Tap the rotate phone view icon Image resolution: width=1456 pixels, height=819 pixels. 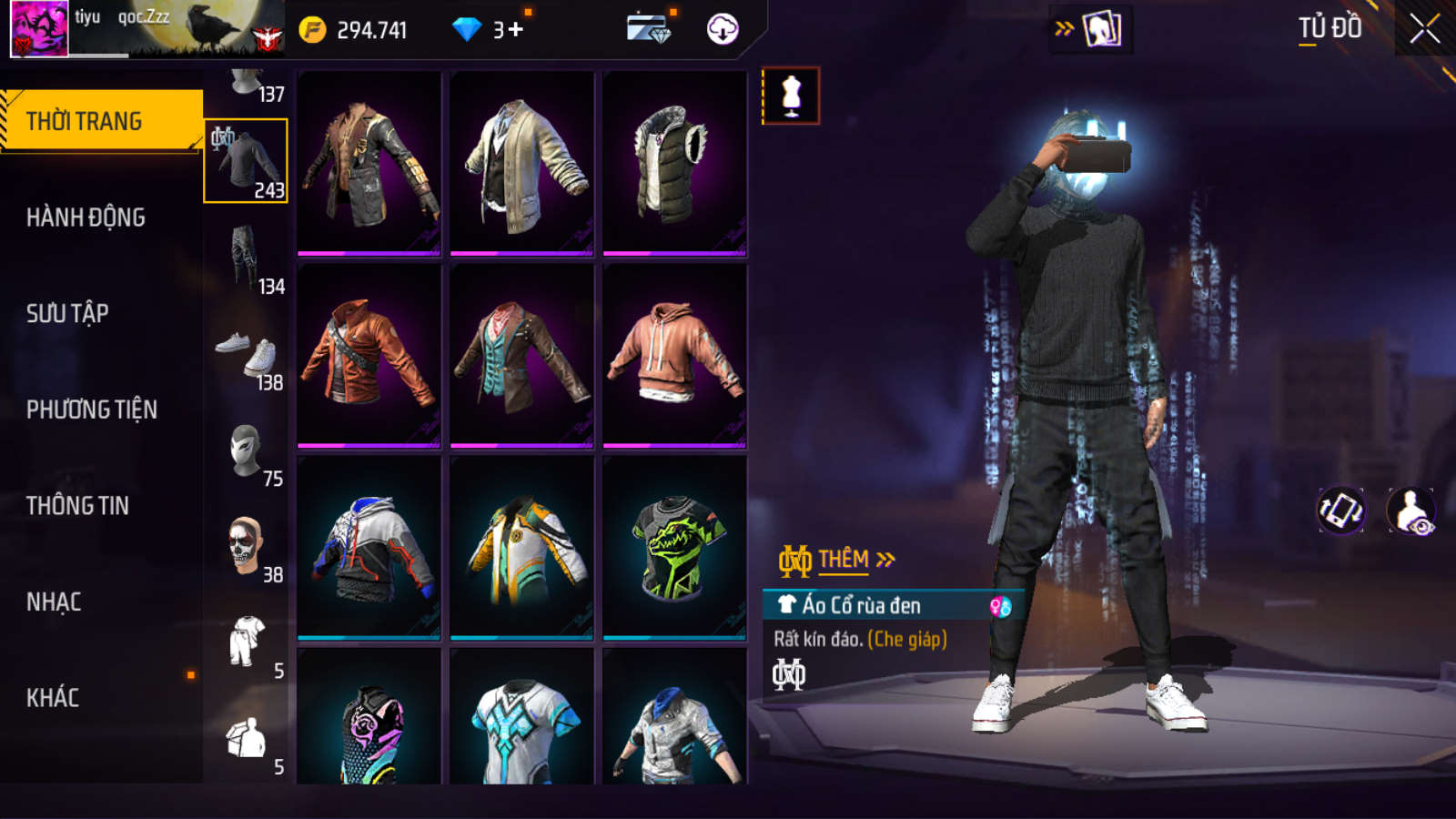click(x=1341, y=511)
